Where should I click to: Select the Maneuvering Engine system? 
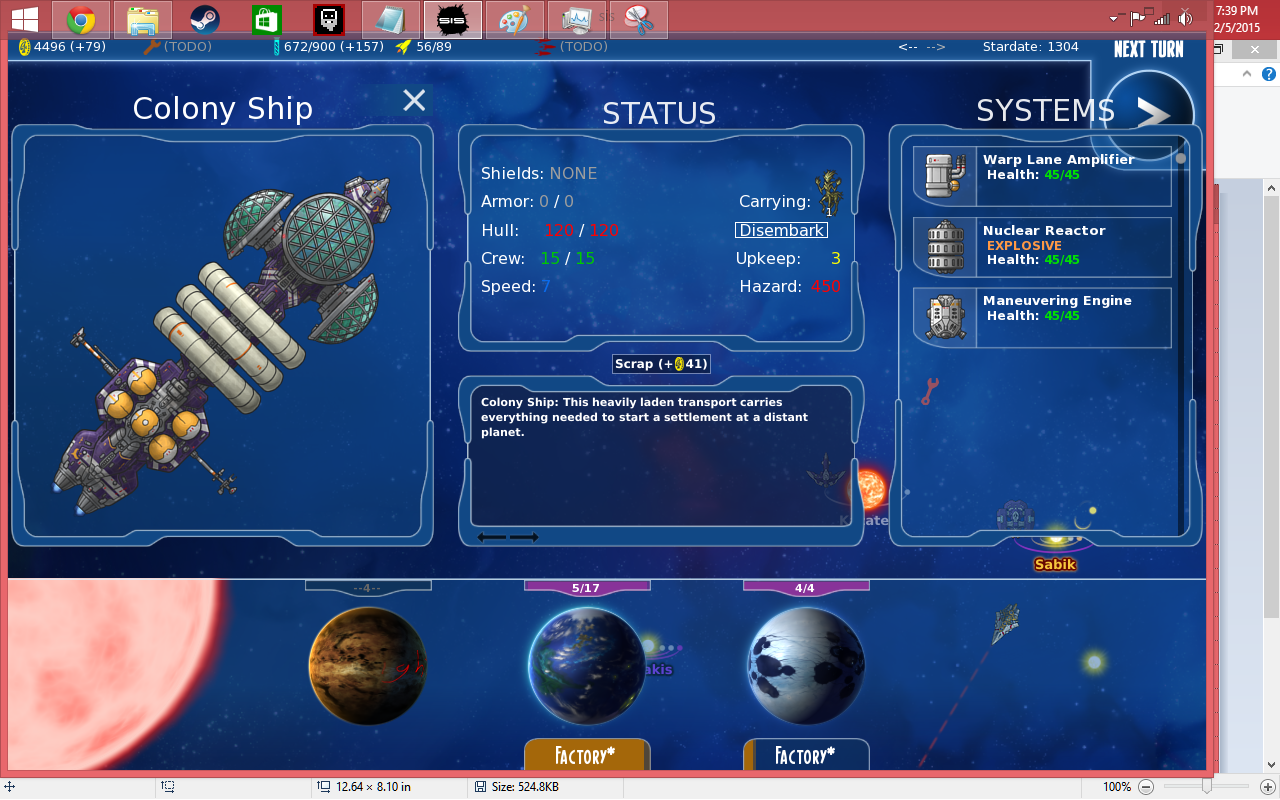coord(1042,317)
